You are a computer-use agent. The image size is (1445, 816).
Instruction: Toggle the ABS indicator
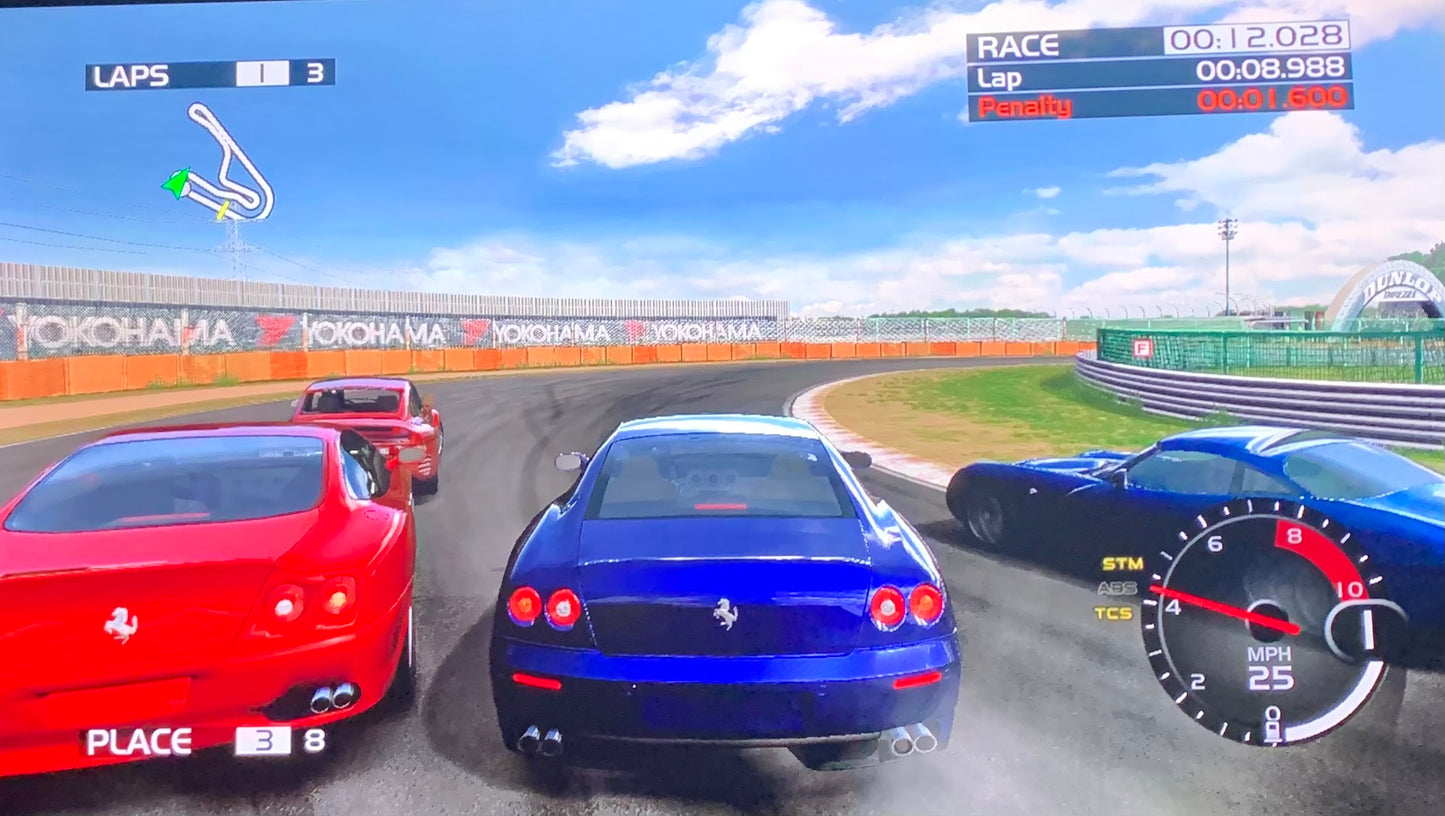(1117, 588)
